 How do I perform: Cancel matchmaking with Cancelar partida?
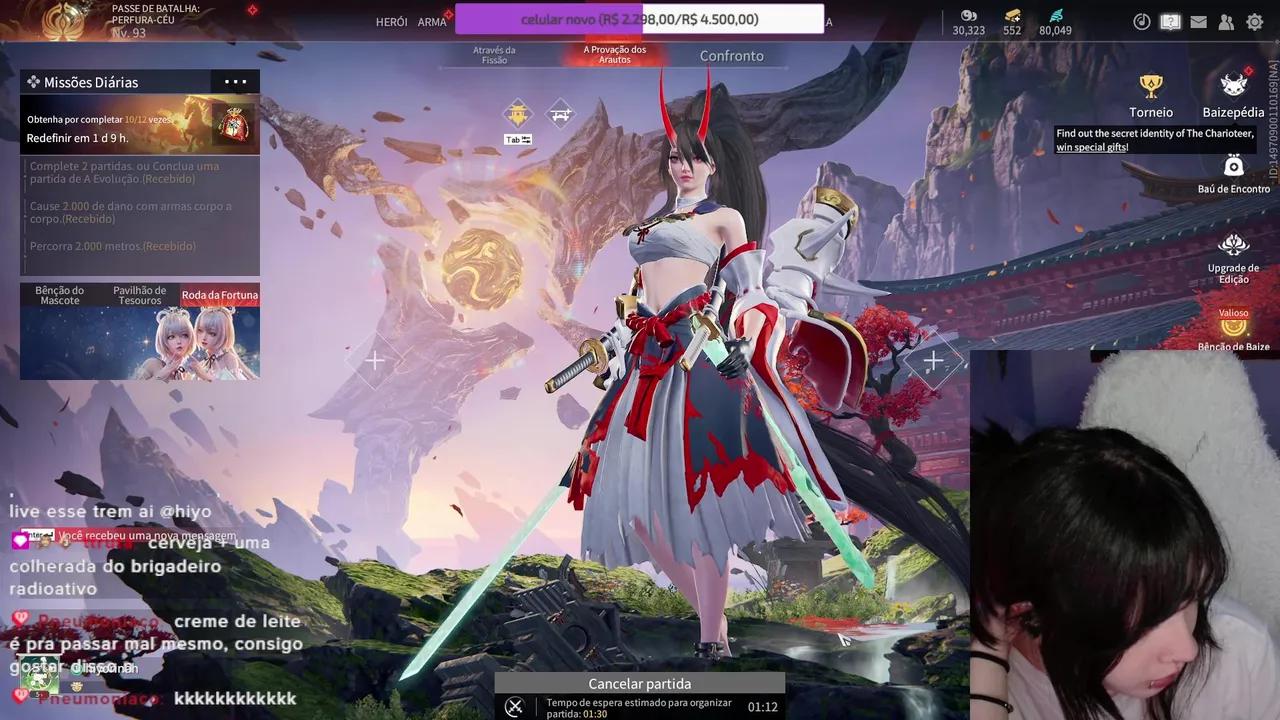[x=639, y=684]
